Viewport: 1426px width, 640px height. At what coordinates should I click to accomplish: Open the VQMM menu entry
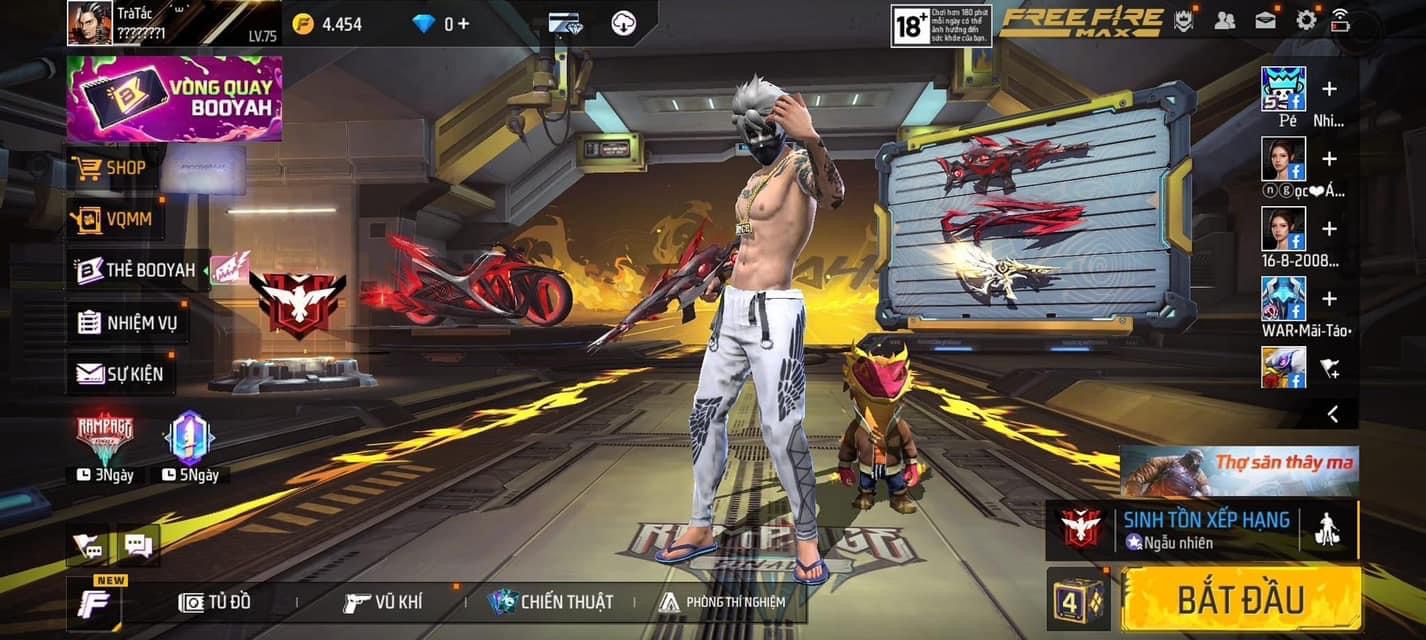pos(116,219)
